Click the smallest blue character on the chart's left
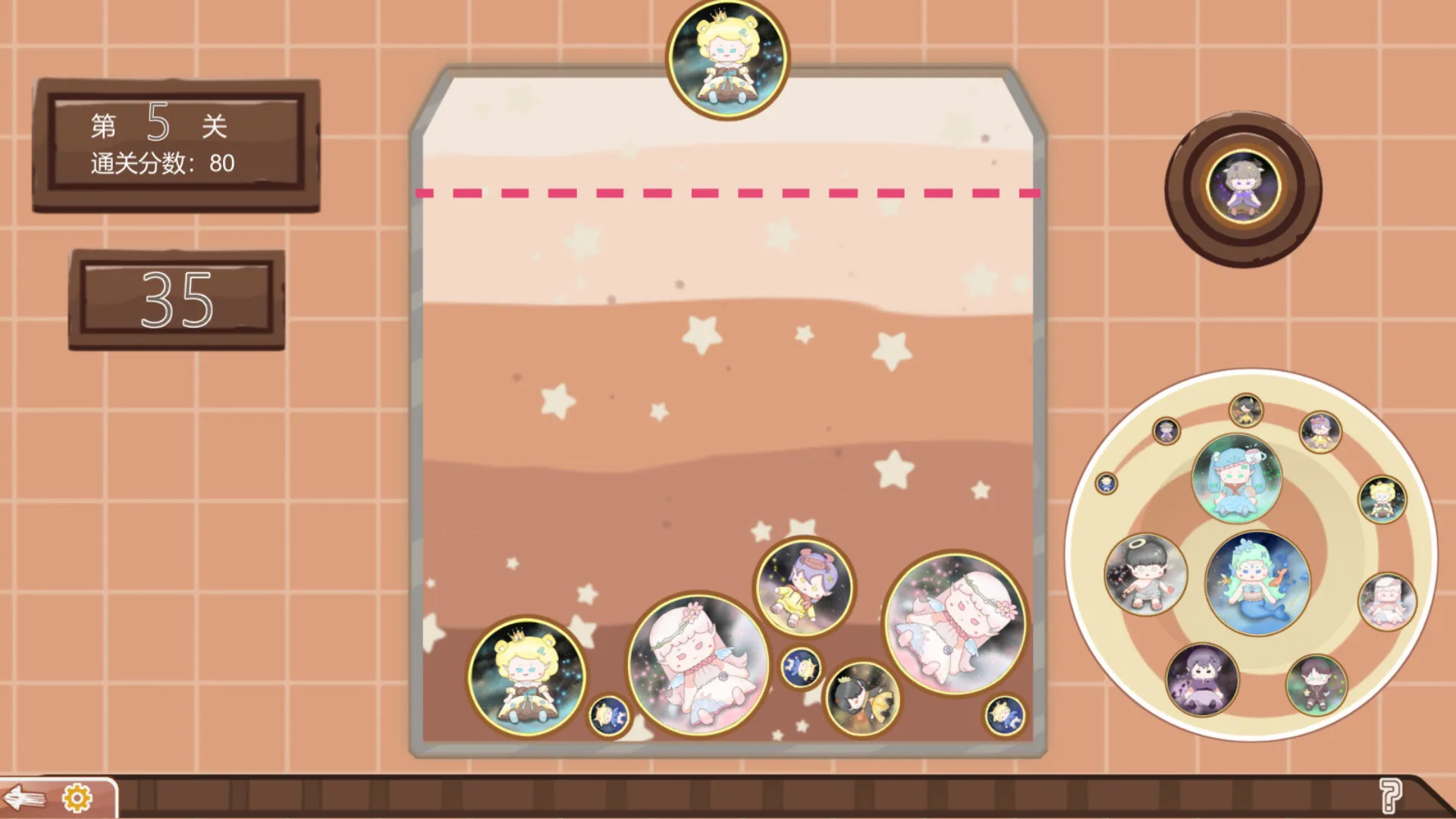Image resolution: width=1456 pixels, height=819 pixels. click(x=1106, y=484)
